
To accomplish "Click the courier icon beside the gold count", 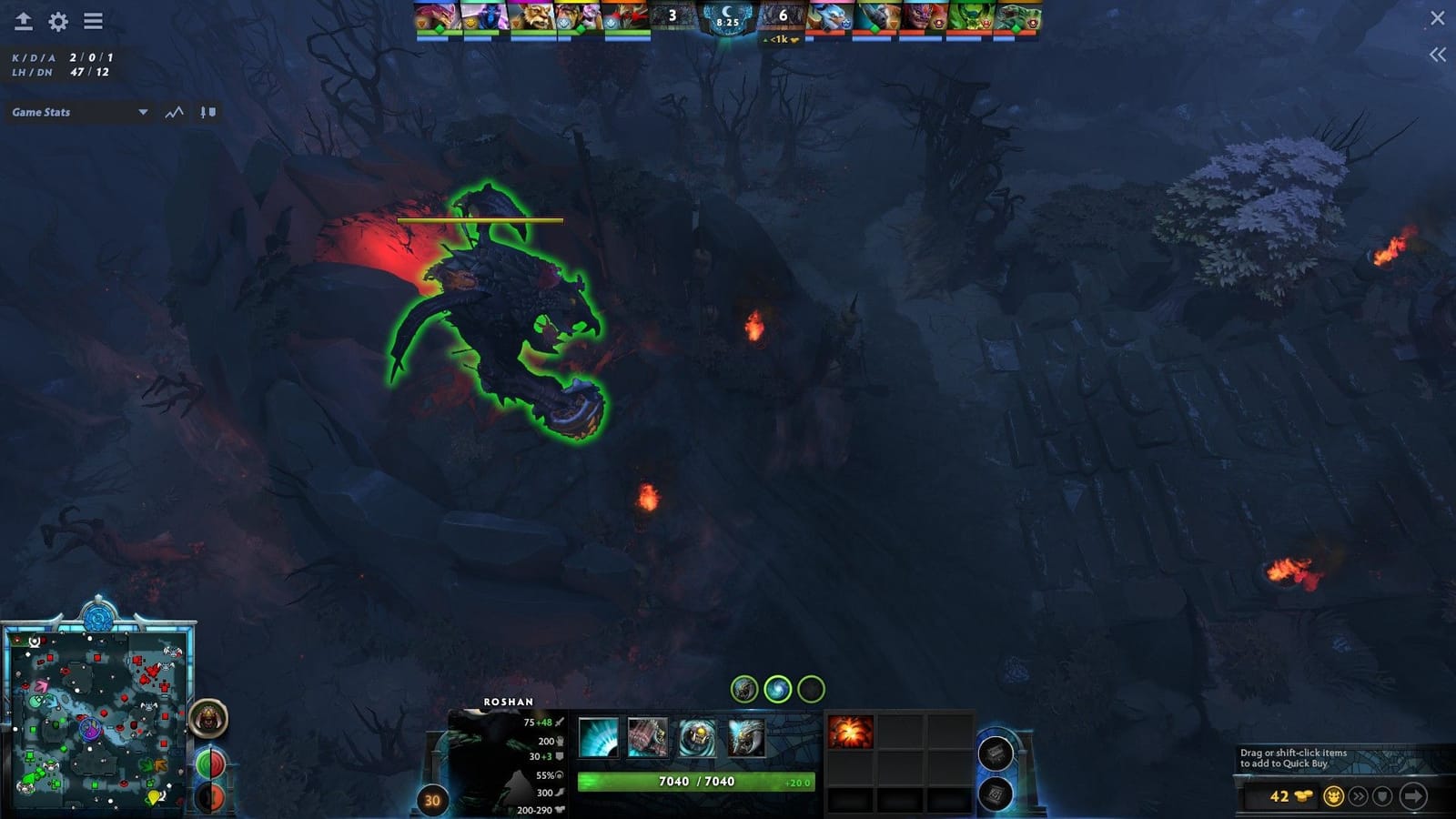I will (1333, 797).
